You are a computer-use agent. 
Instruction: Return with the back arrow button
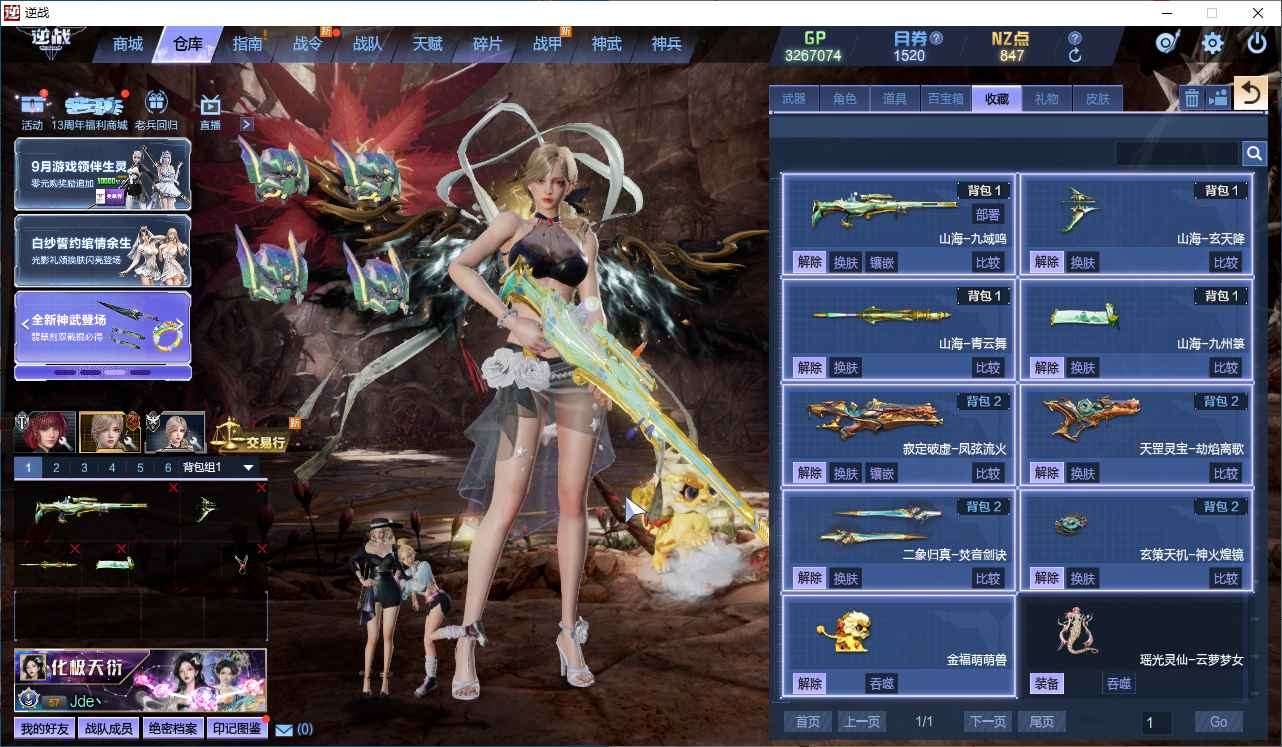[x=1250, y=94]
